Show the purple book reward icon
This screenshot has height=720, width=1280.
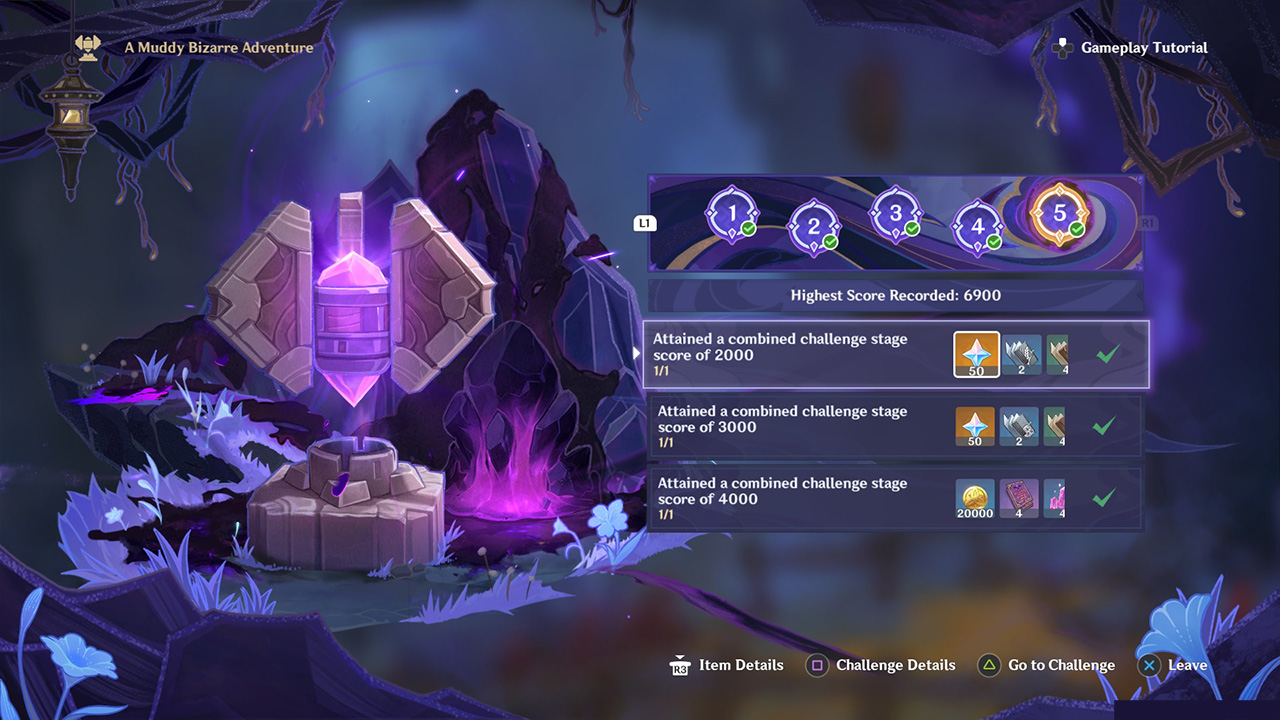pos(1019,498)
